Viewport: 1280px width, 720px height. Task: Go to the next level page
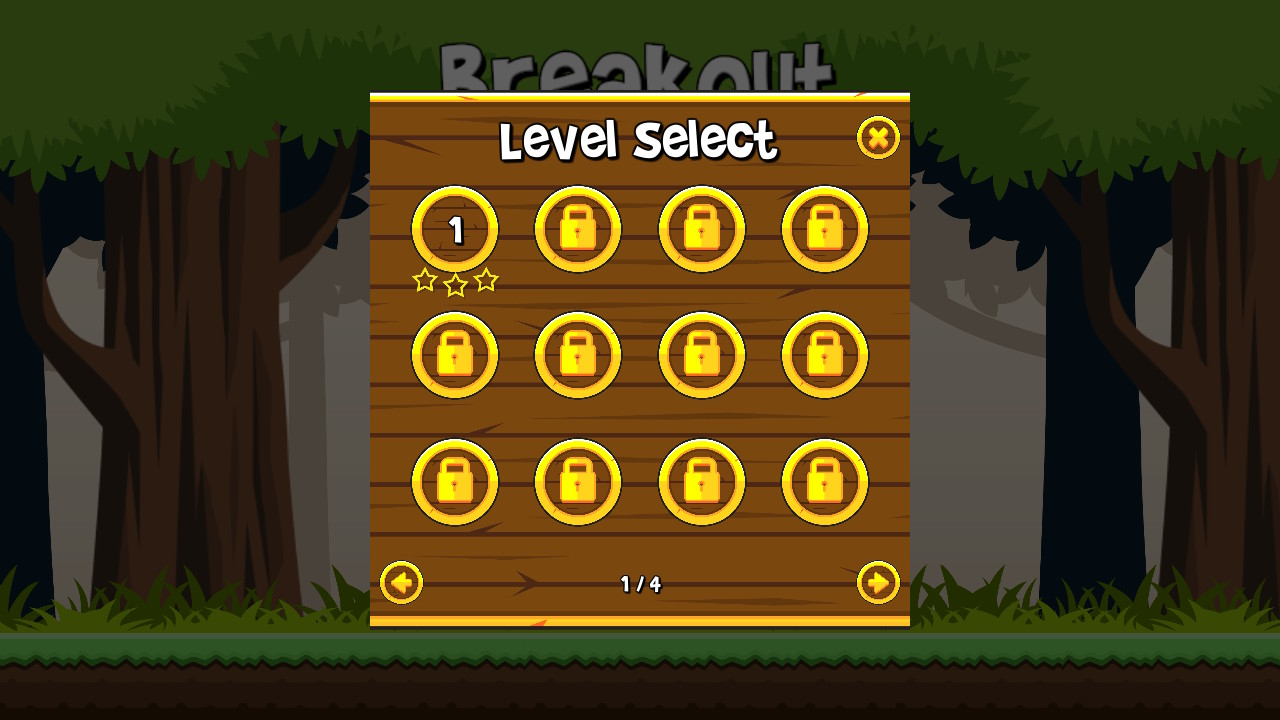coord(878,584)
